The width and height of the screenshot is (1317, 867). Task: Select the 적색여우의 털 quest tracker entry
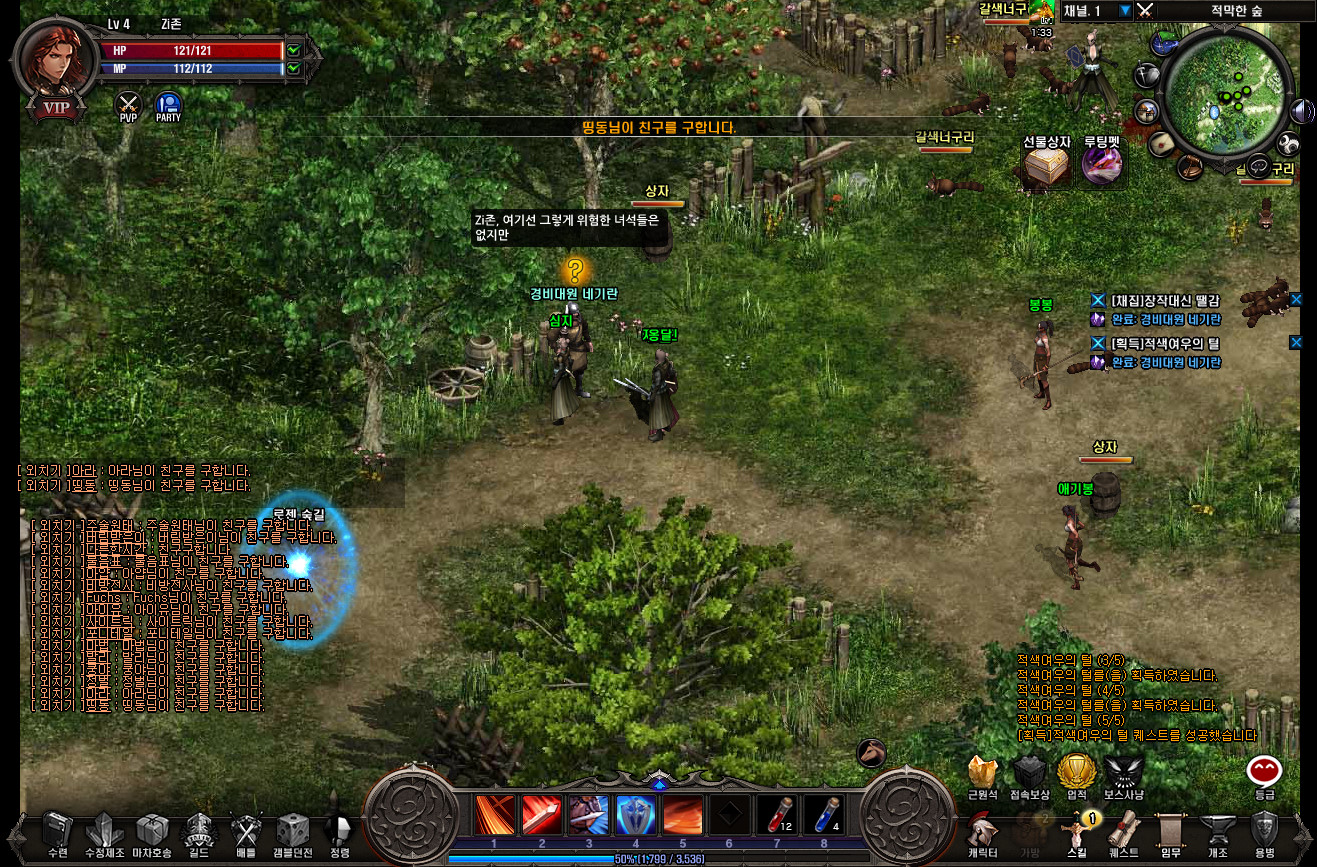[1165, 343]
